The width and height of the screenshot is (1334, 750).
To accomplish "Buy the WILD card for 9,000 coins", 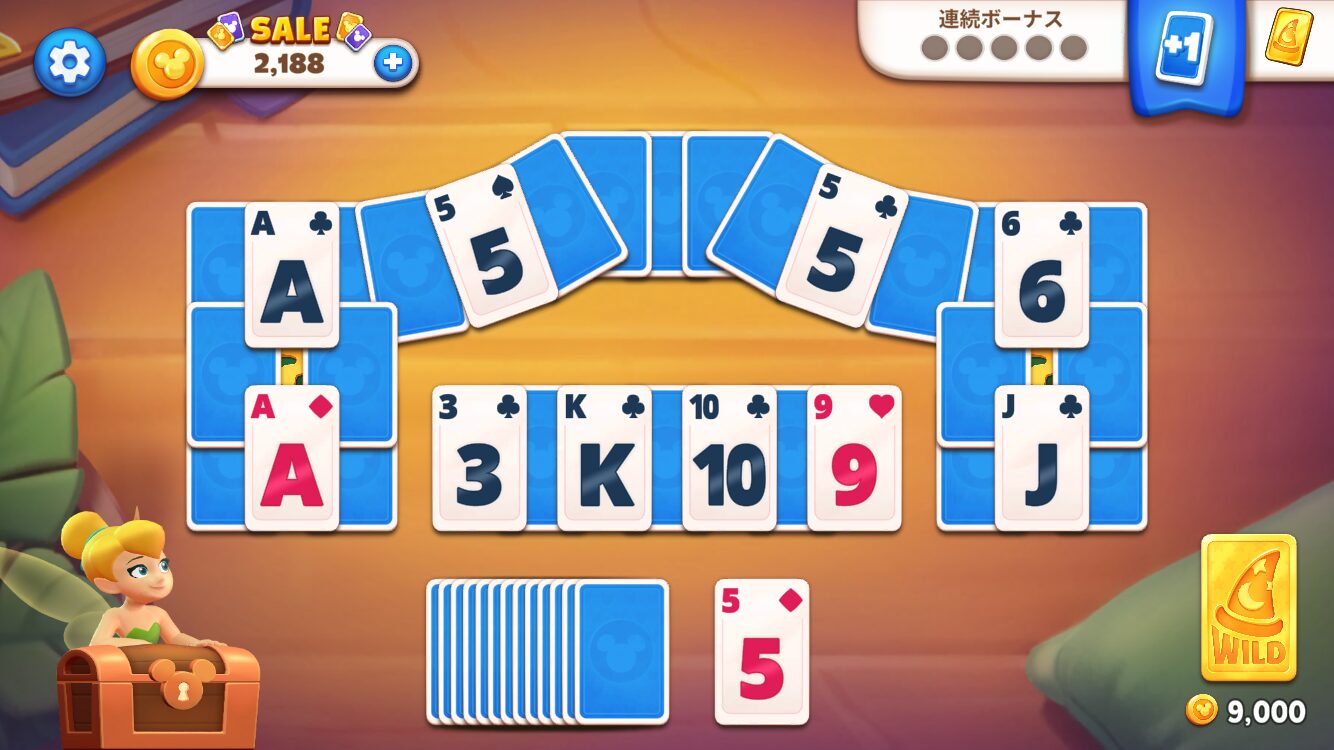I will tap(1248, 608).
